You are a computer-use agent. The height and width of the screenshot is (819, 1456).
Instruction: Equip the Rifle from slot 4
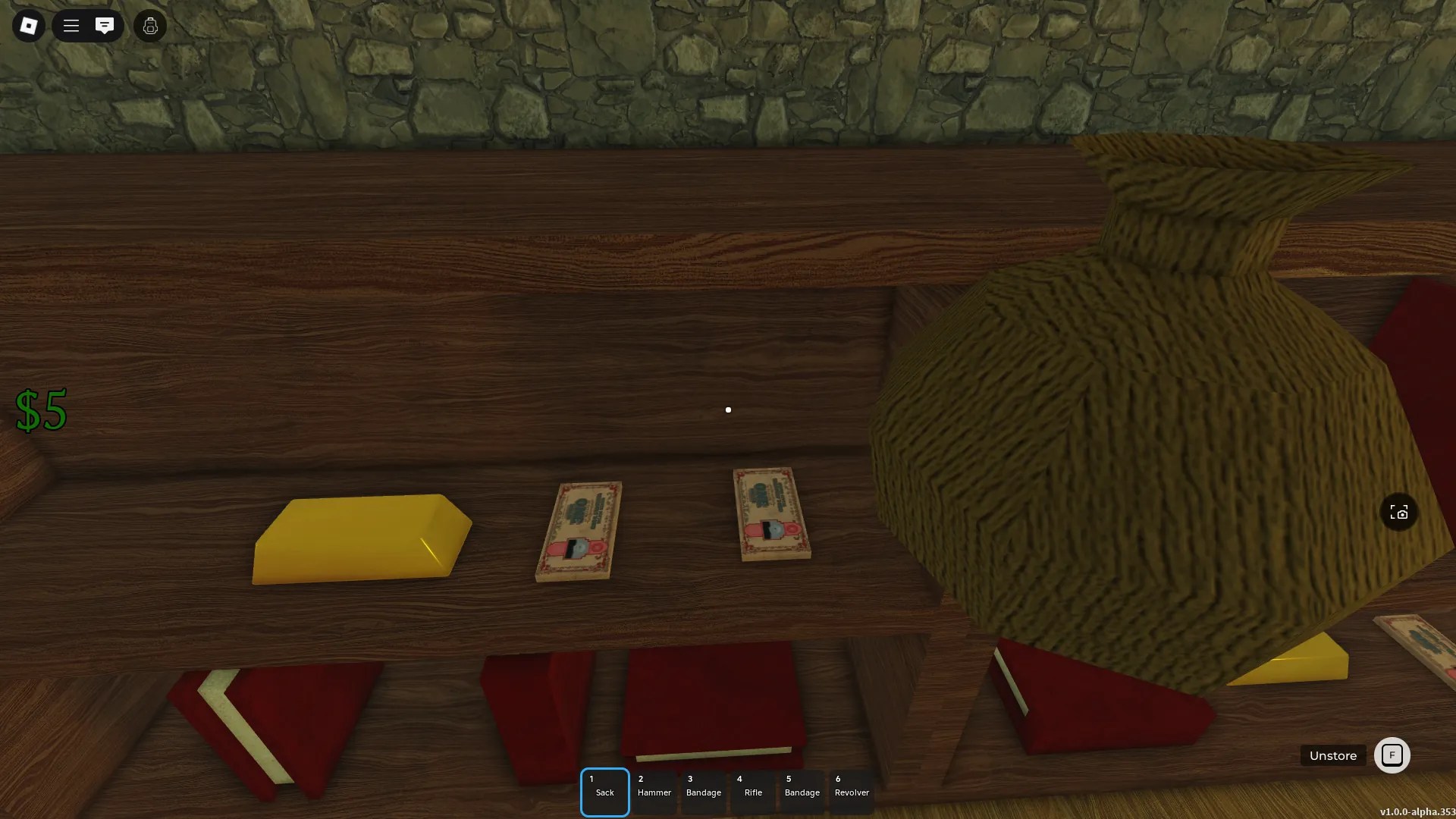[x=754, y=792]
